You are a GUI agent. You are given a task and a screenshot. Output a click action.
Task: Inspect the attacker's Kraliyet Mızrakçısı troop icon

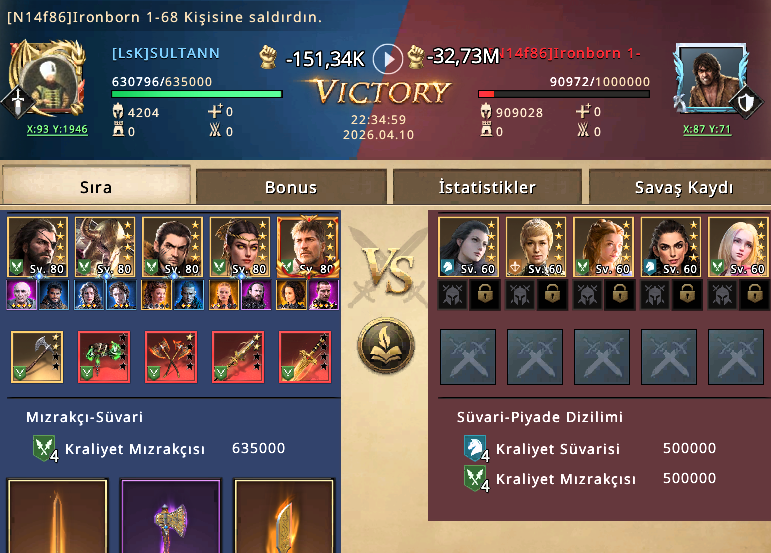[x=46, y=449]
